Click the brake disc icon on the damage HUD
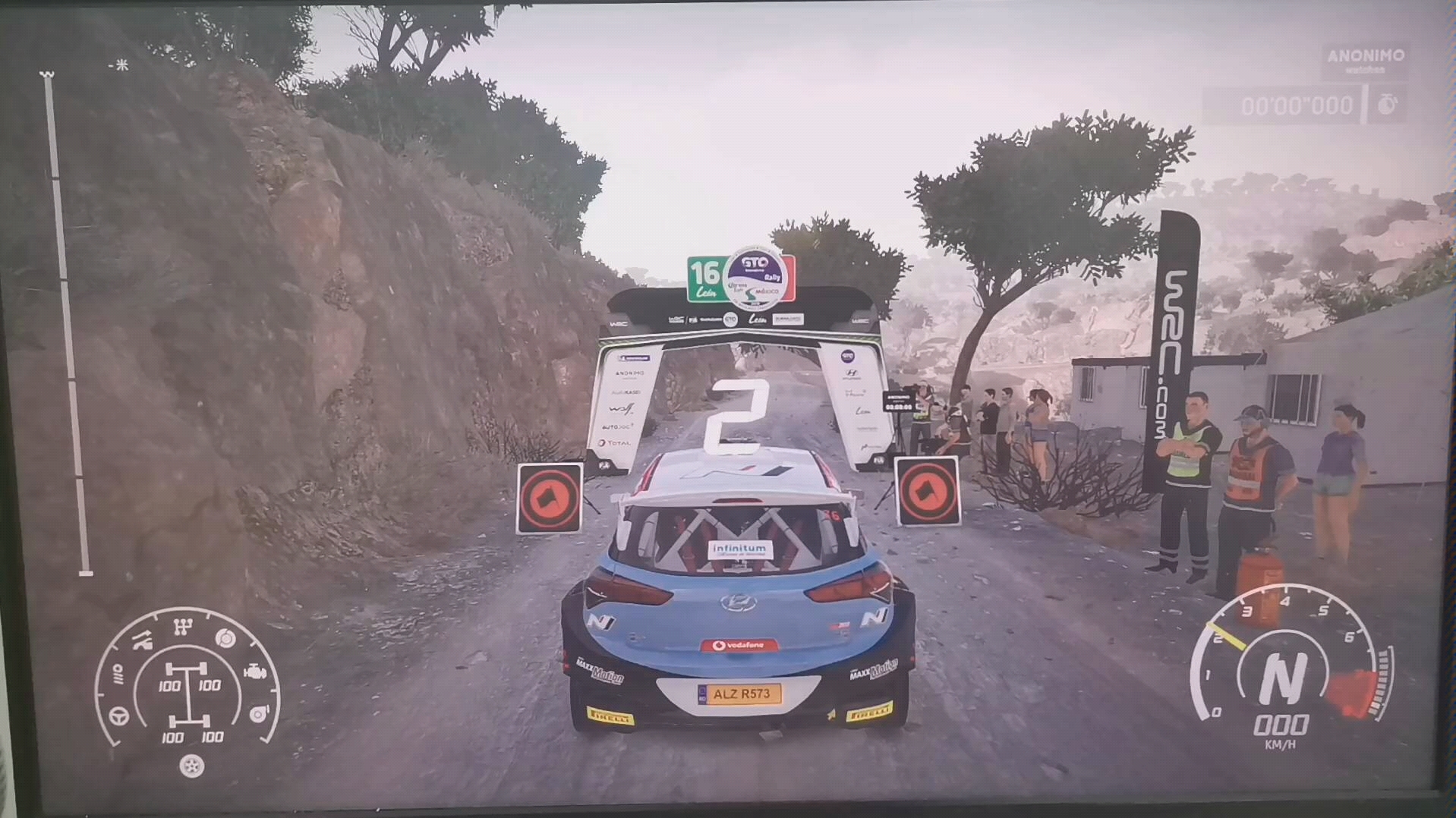This screenshot has width=1456, height=818. (225, 637)
